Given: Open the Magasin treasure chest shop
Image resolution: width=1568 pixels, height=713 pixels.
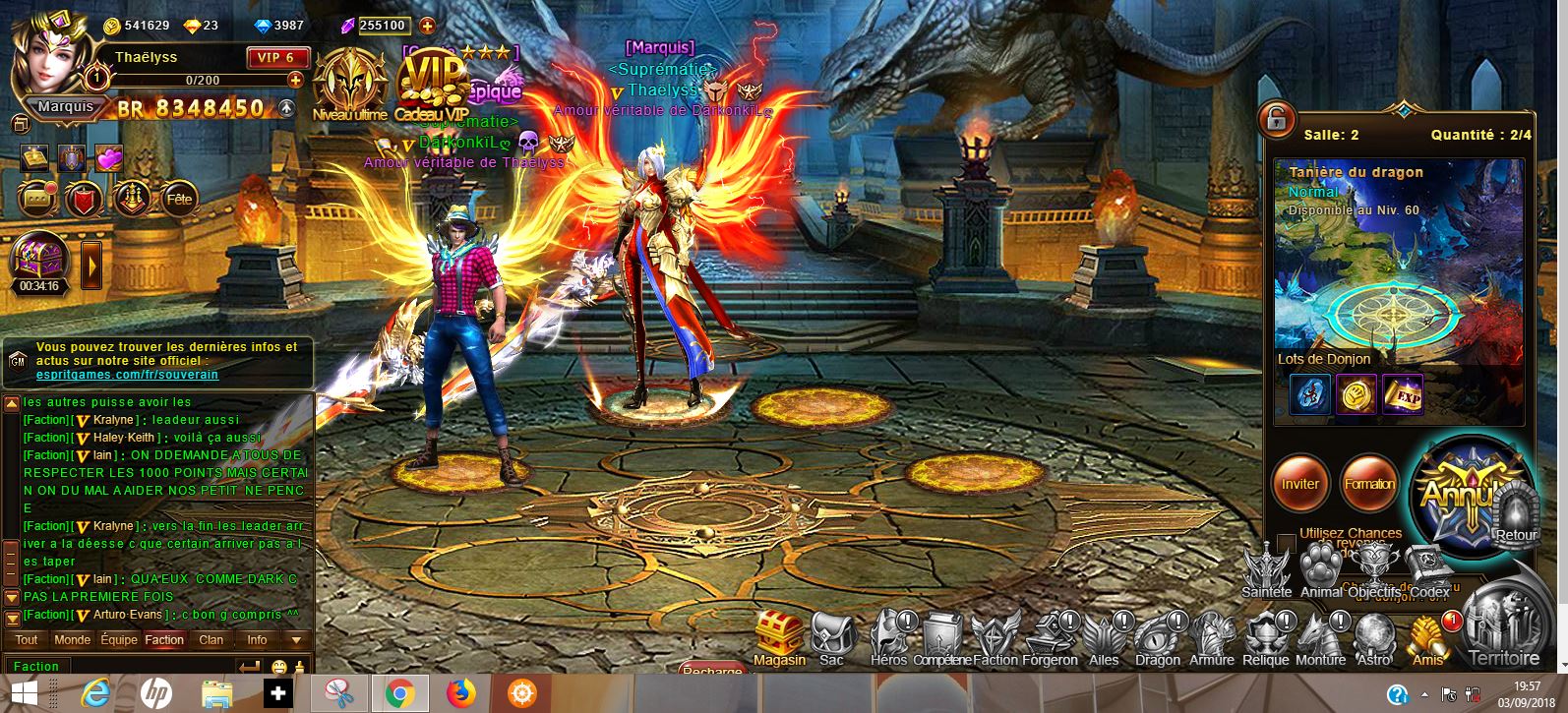Looking at the screenshot, I should [779, 635].
